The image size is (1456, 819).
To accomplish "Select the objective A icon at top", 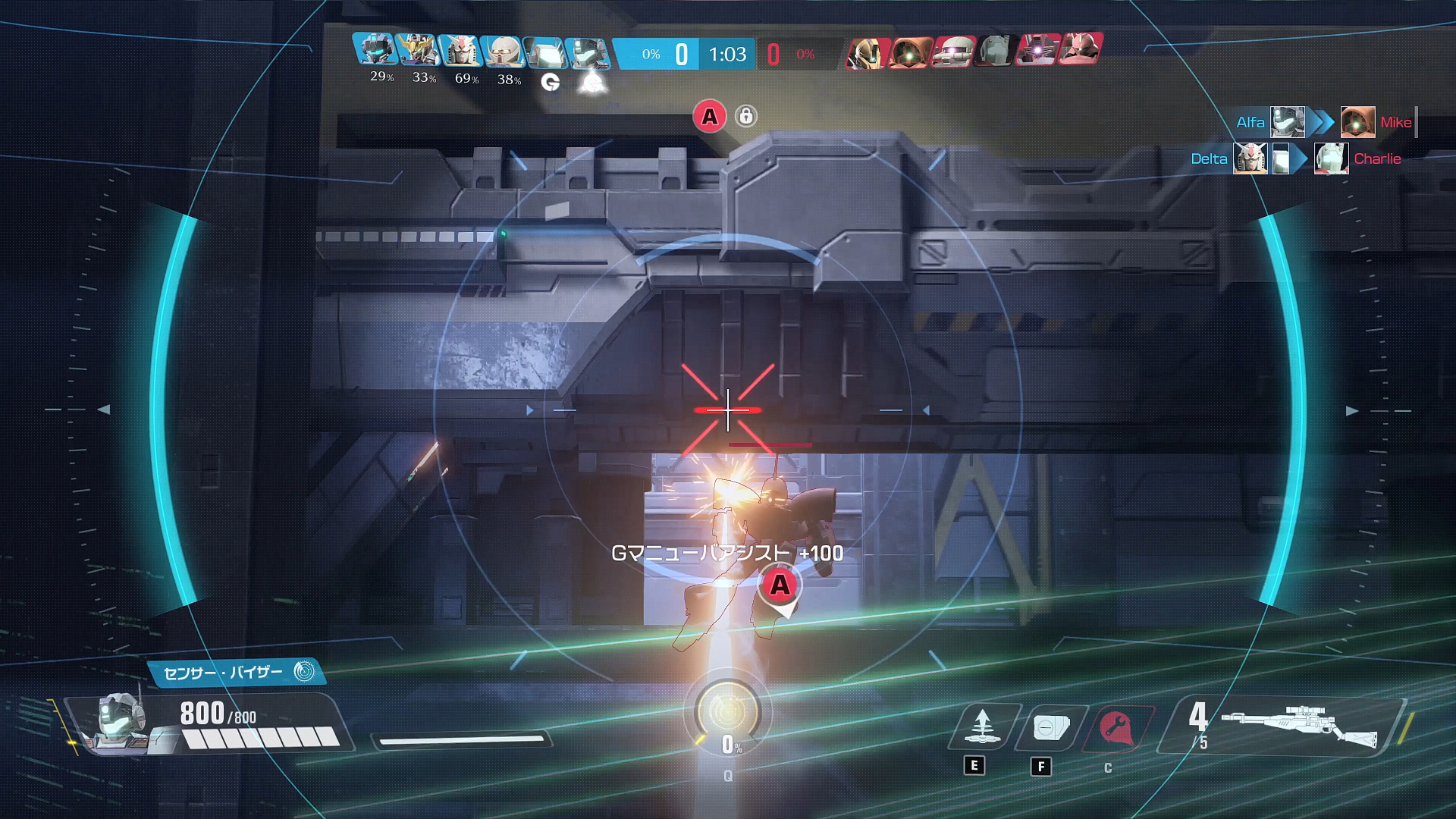I will [709, 117].
